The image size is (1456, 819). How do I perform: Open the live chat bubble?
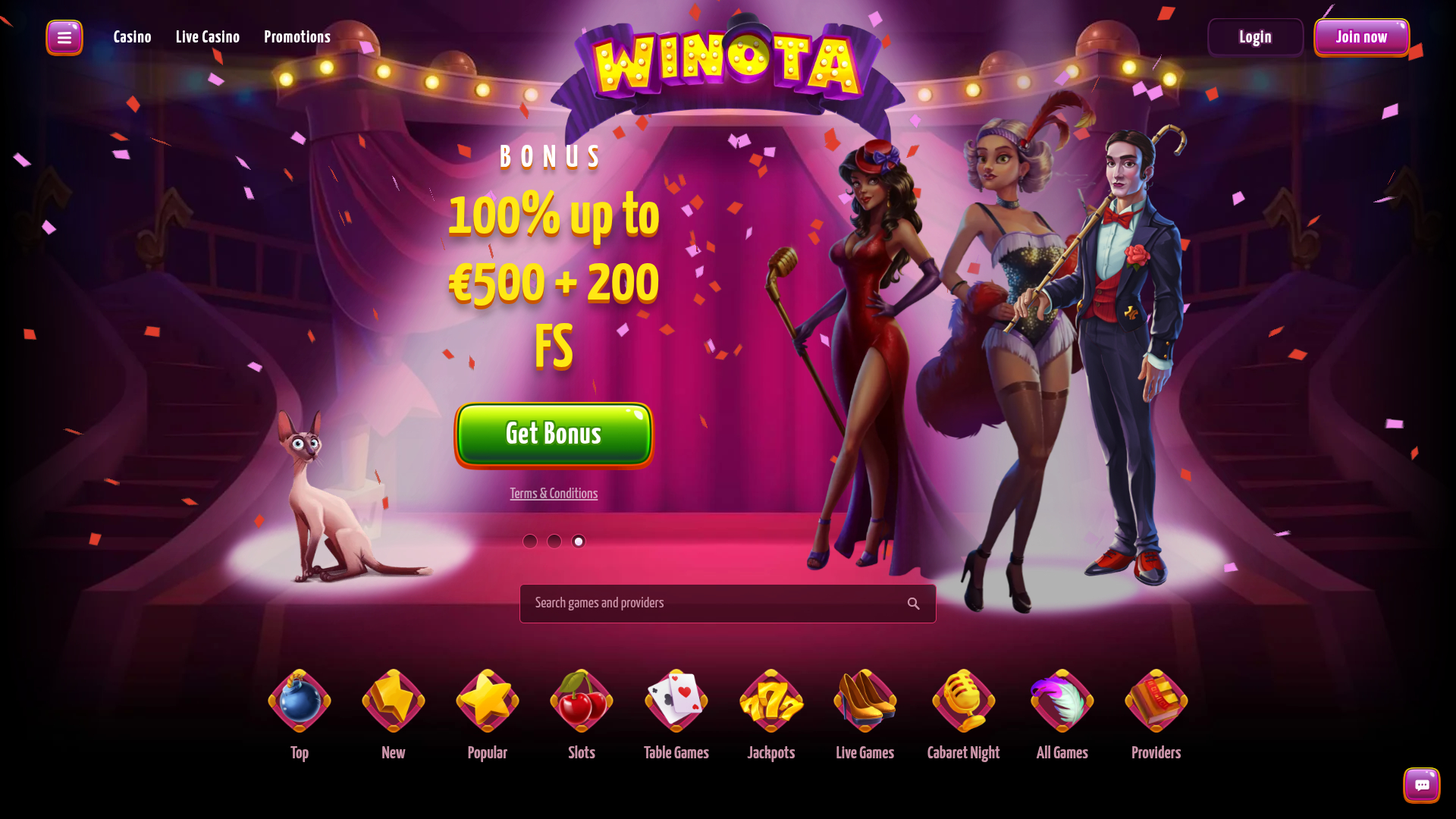click(x=1421, y=785)
